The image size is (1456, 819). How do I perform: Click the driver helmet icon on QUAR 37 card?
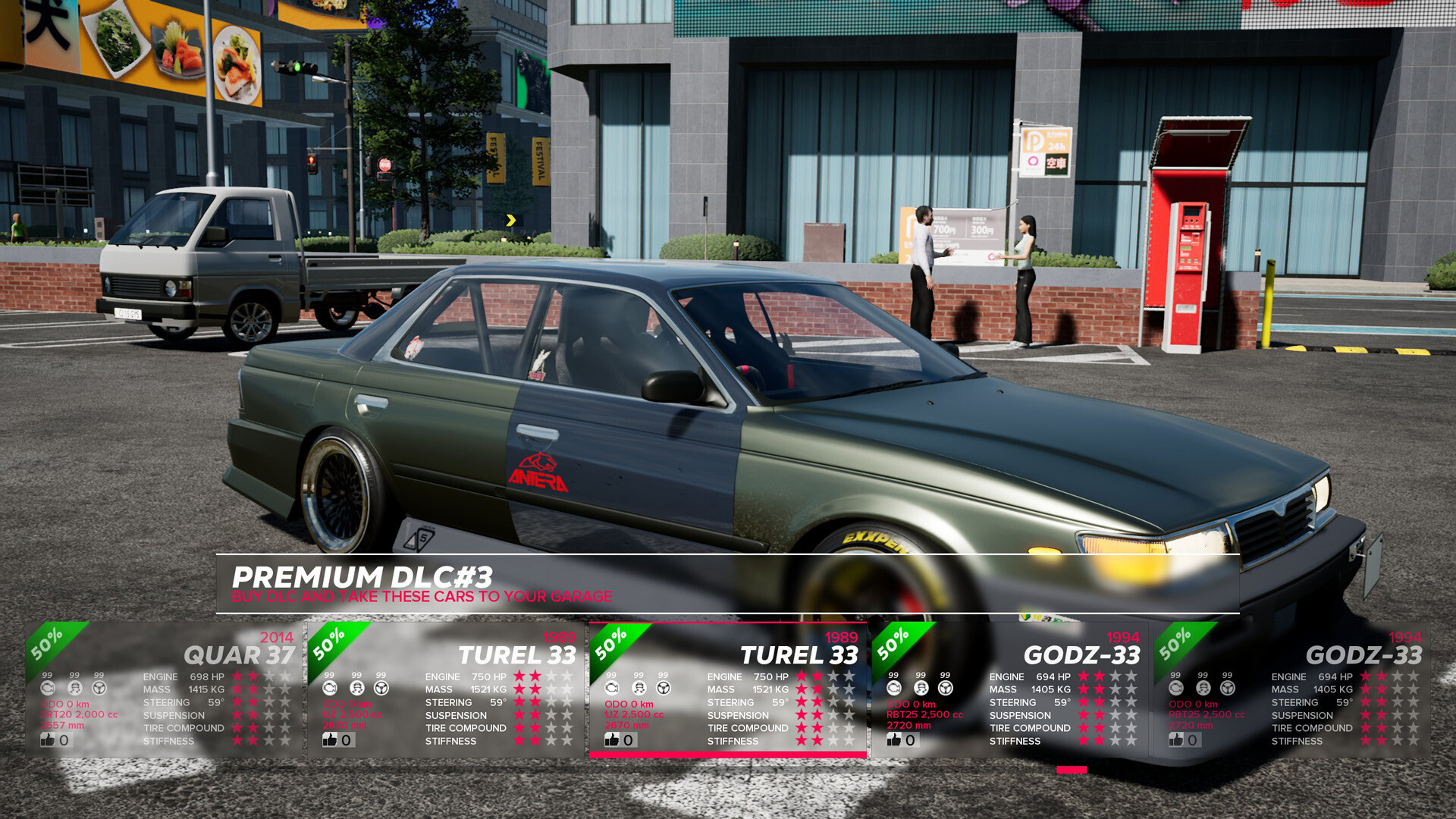coord(74,689)
